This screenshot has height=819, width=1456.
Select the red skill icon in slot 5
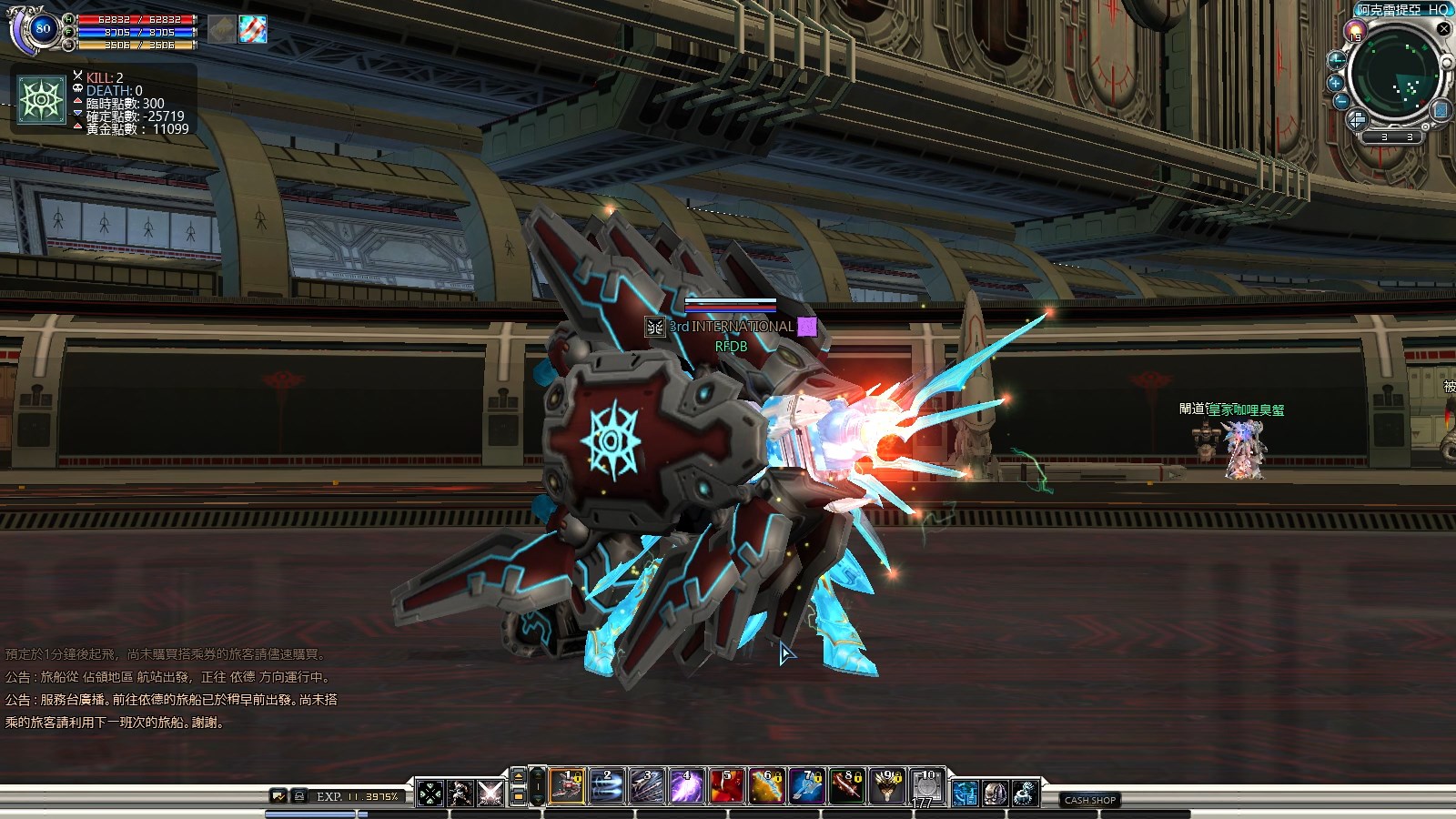point(727,787)
